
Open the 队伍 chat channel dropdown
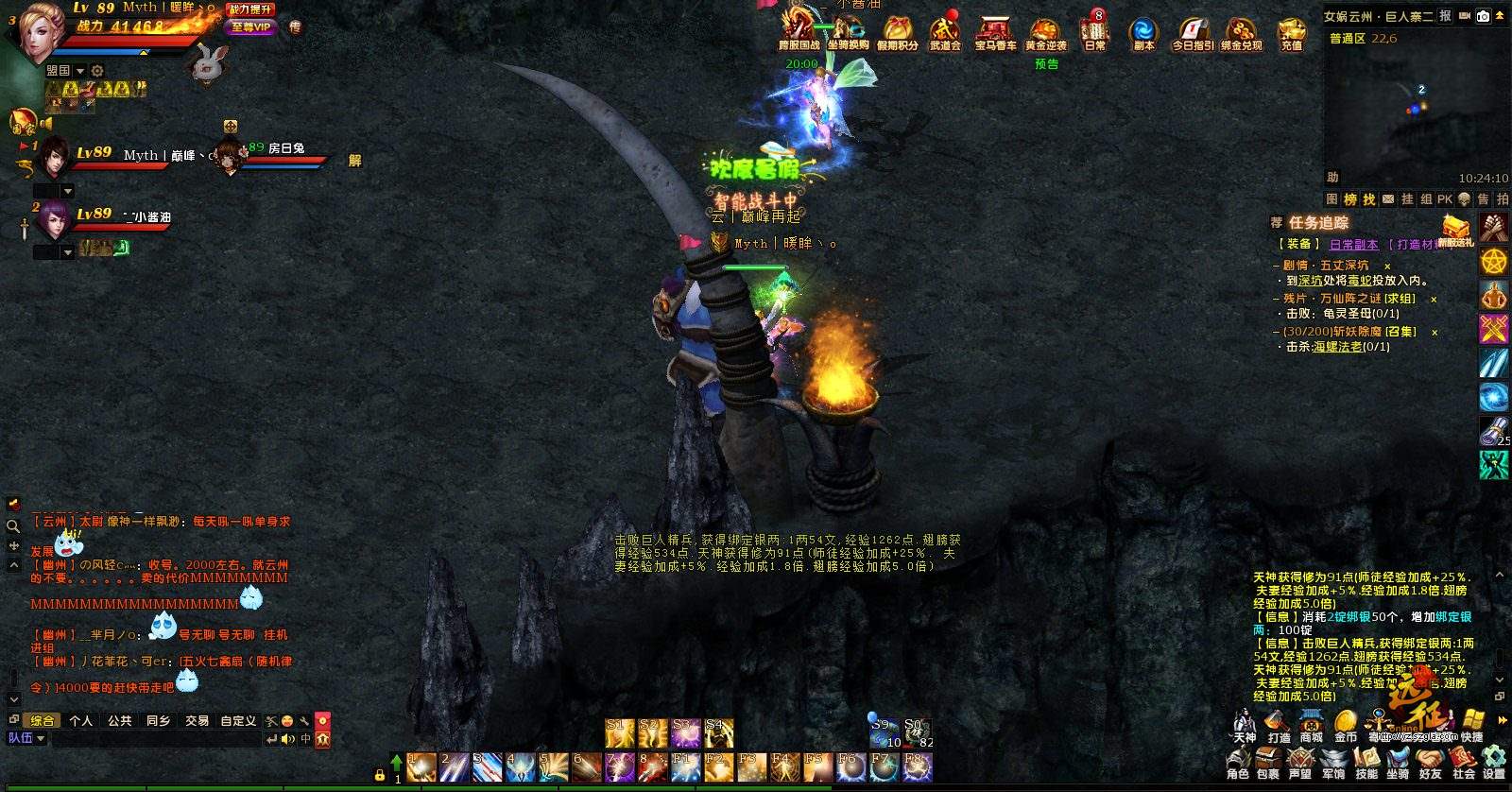click(26, 738)
